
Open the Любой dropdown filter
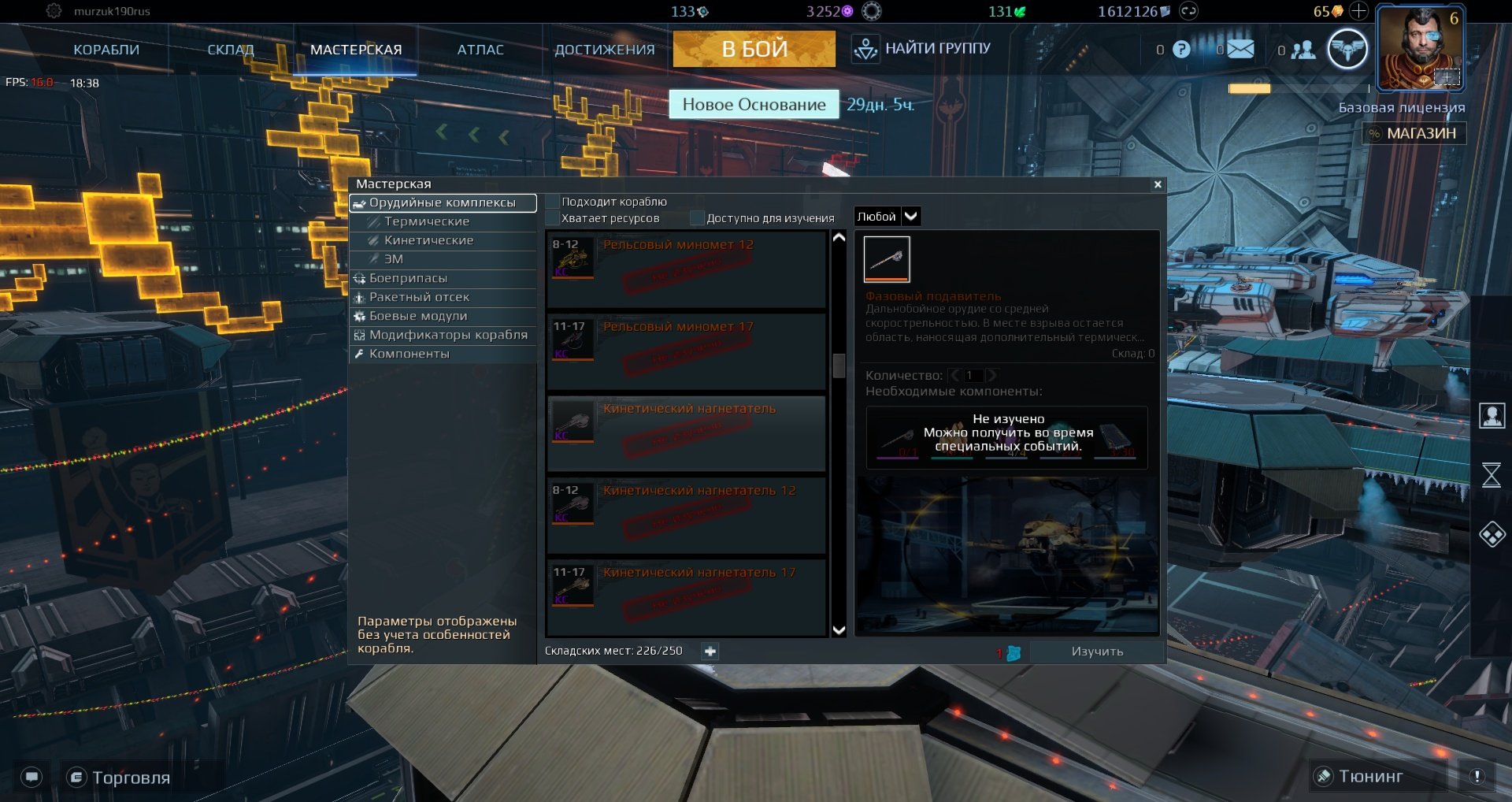point(888,217)
